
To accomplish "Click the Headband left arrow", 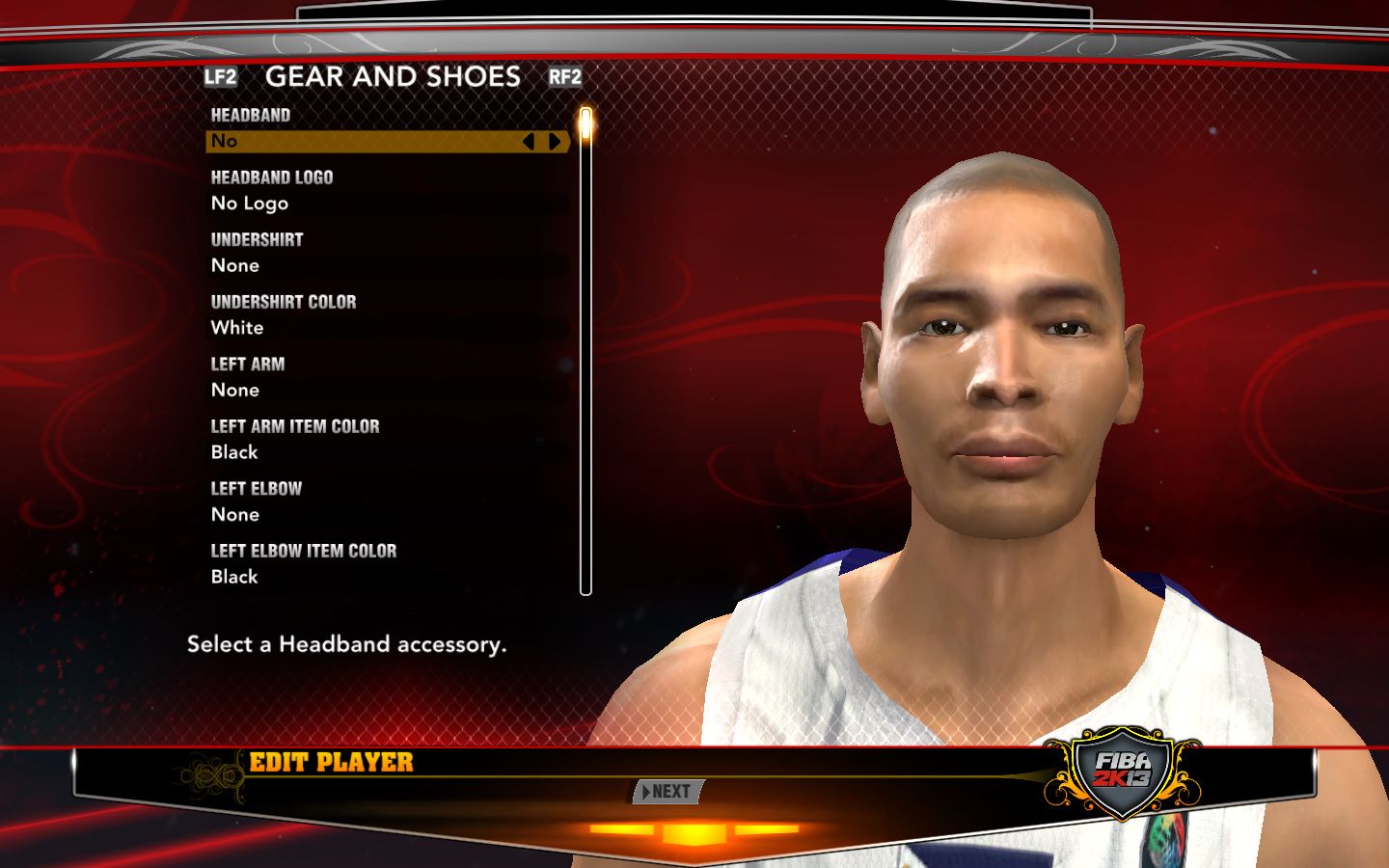I will click(x=528, y=142).
